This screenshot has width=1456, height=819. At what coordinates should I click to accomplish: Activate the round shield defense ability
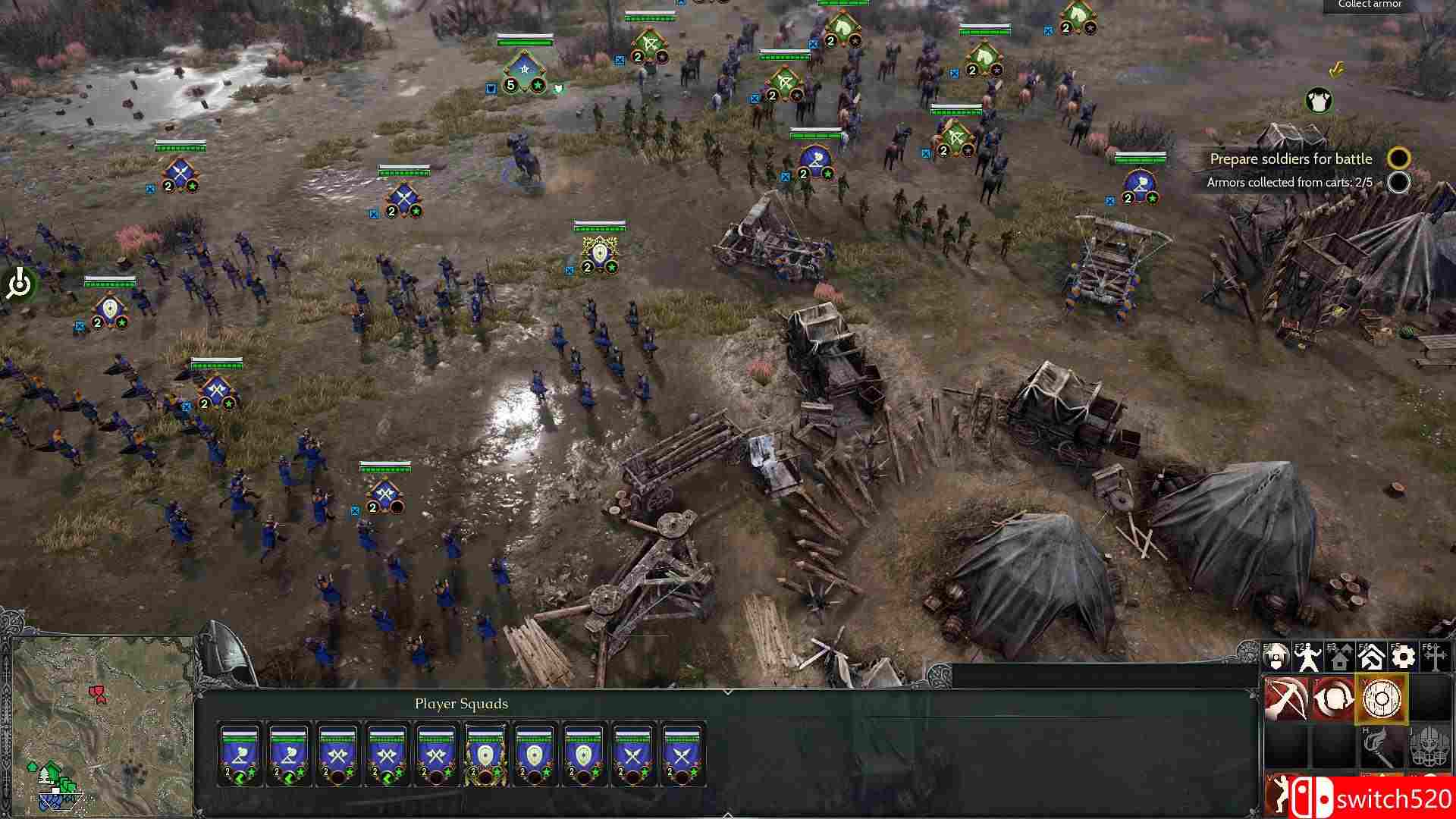pyautogui.click(x=1379, y=699)
